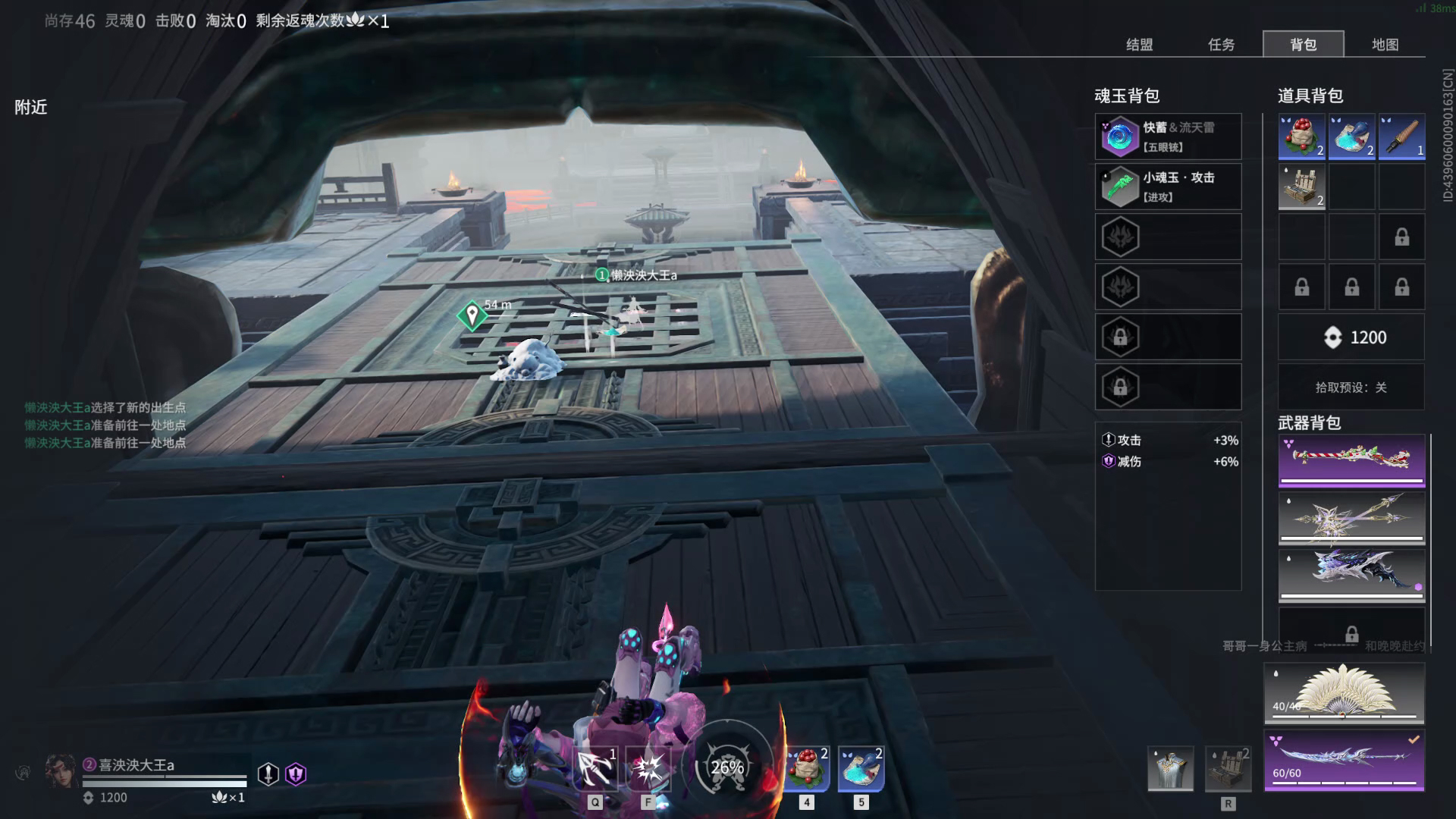Equip the white feather fan weapon
1456x819 pixels.
tap(1344, 693)
